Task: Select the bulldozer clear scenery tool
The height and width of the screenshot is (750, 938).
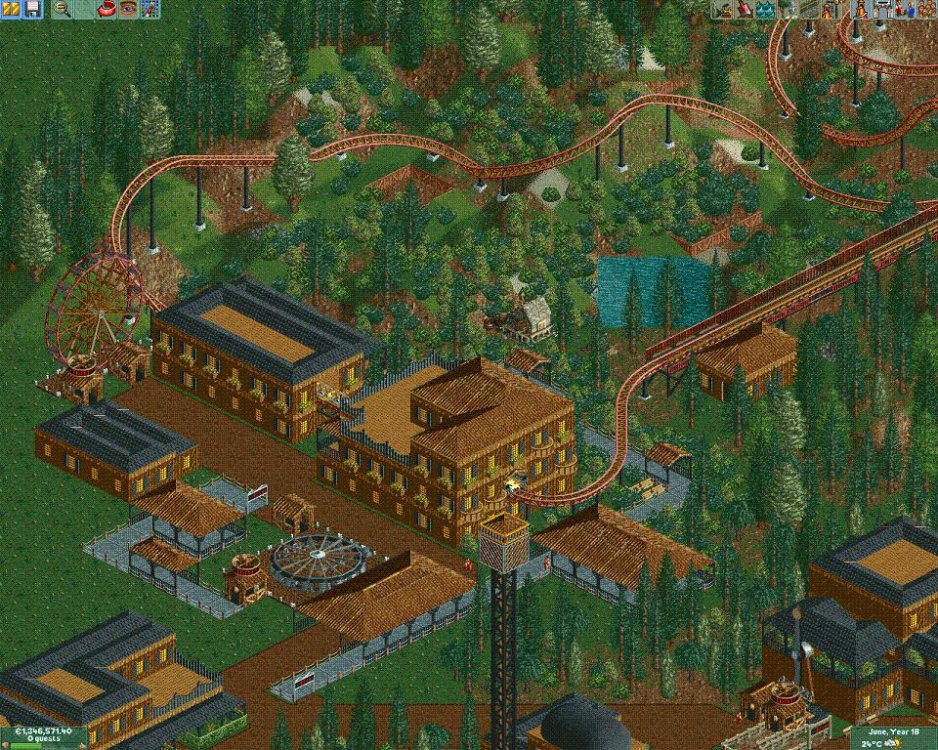Action: click(x=723, y=9)
